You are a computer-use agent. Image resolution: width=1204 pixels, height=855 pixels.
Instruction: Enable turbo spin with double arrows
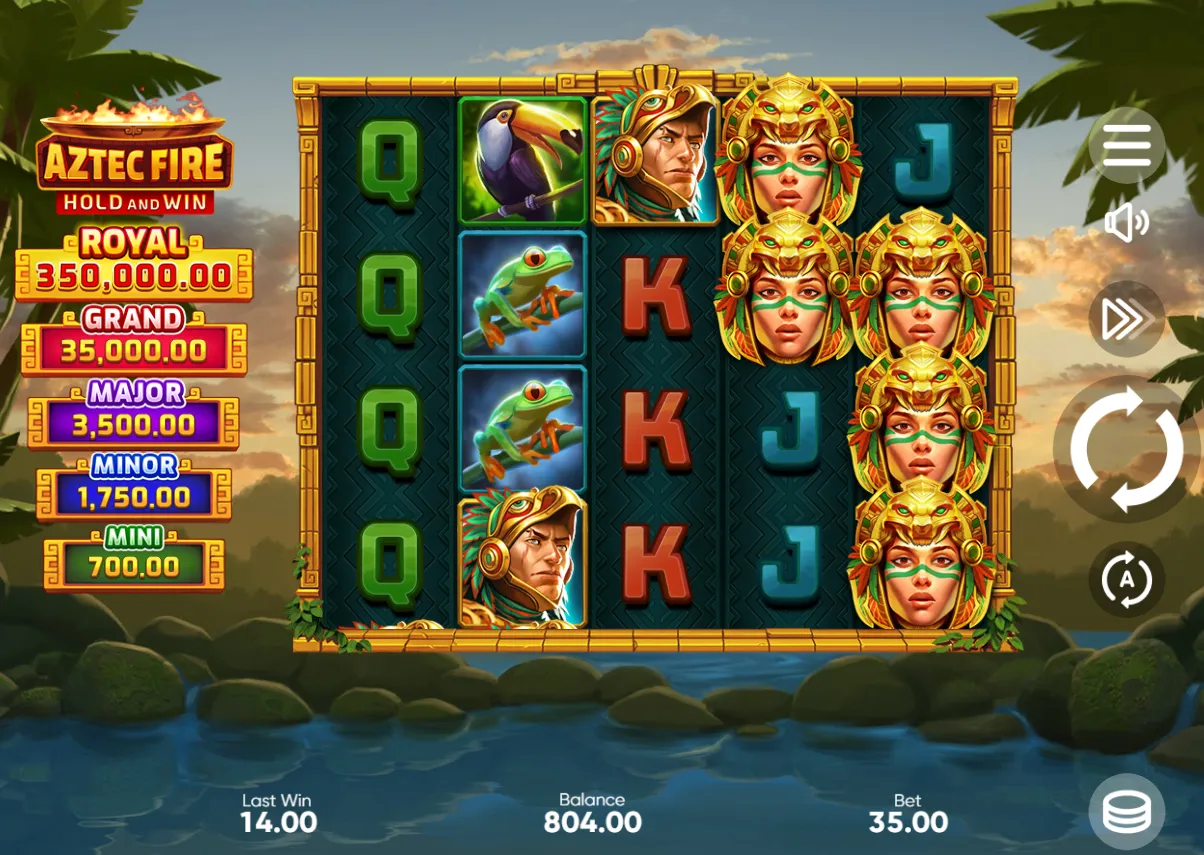(x=1127, y=319)
